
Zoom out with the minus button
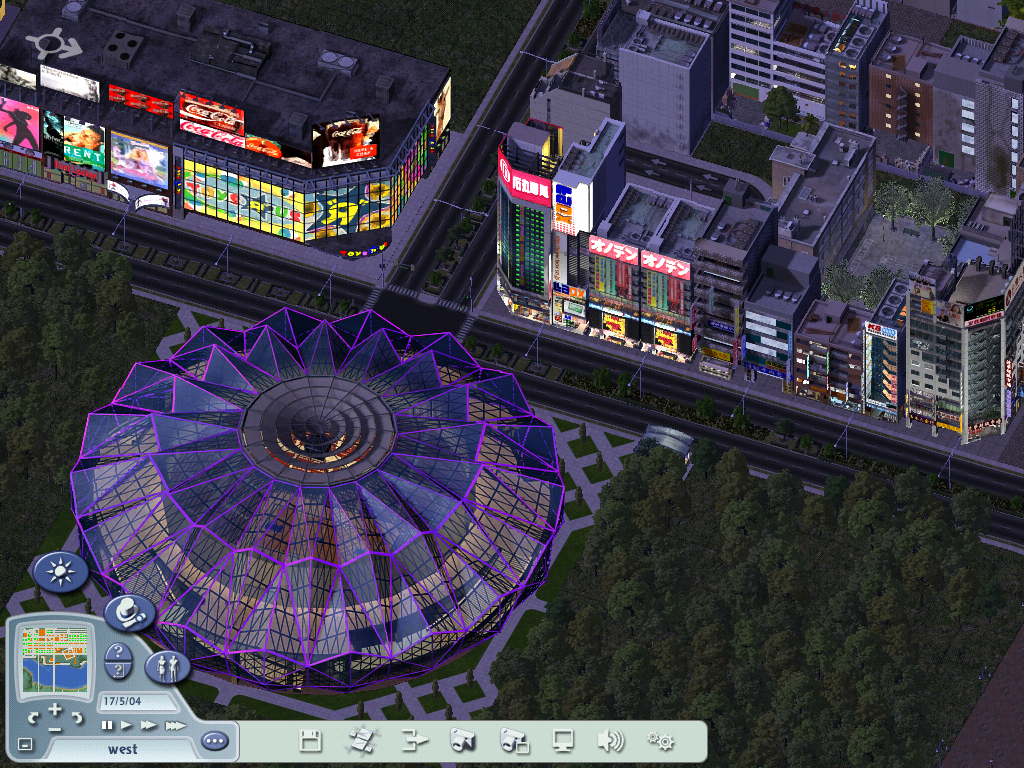pos(55,728)
